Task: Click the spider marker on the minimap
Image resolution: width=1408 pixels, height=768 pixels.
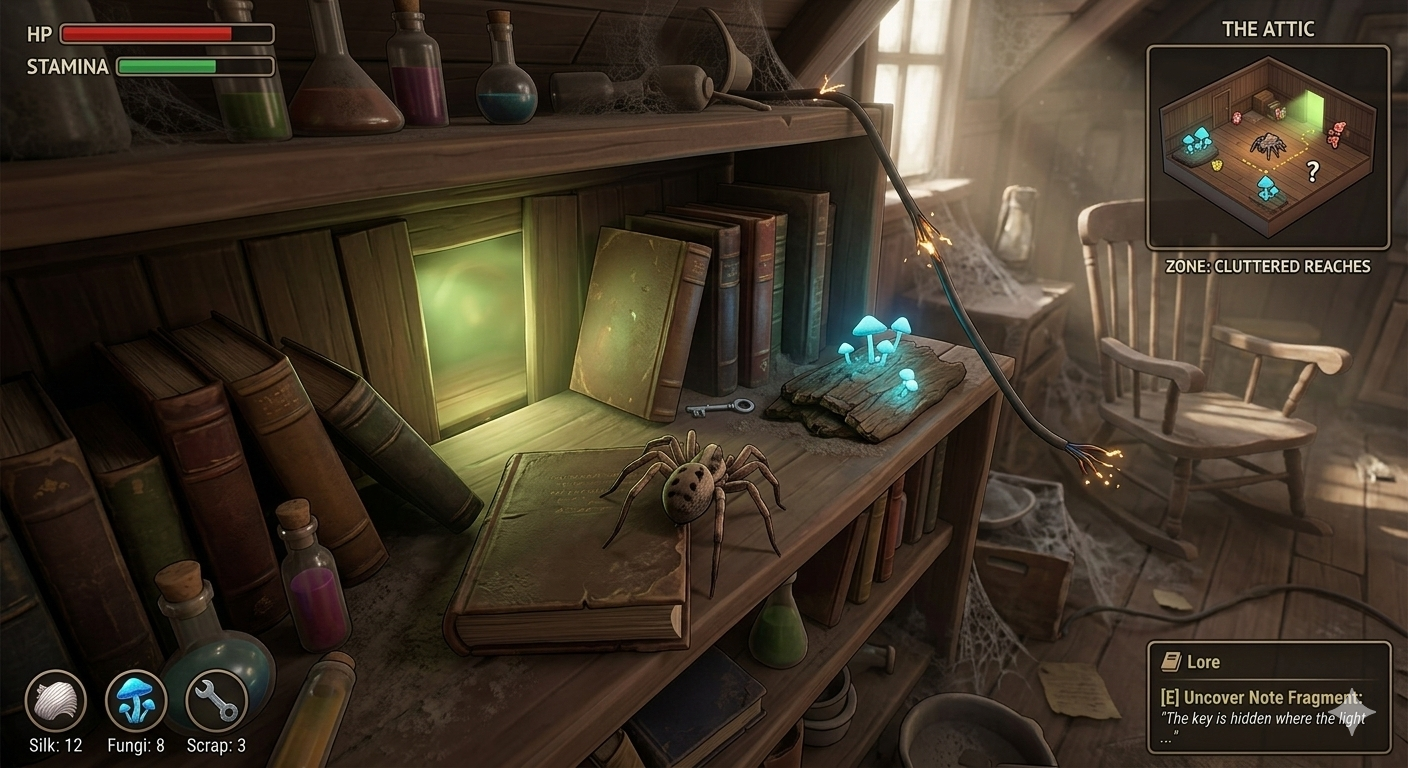Action: pos(1268,145)
